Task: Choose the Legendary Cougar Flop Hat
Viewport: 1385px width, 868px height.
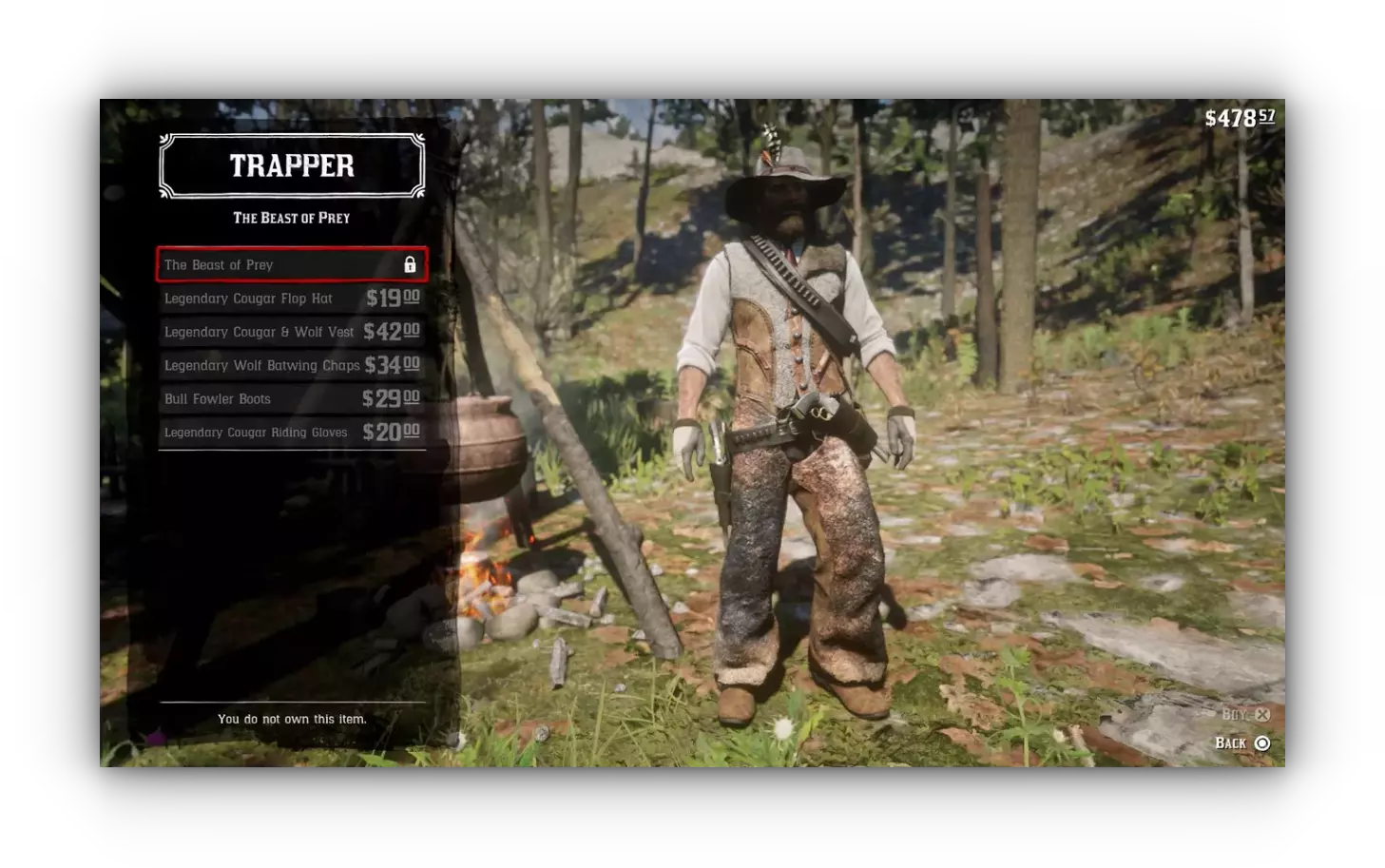Action: [291, 299]
